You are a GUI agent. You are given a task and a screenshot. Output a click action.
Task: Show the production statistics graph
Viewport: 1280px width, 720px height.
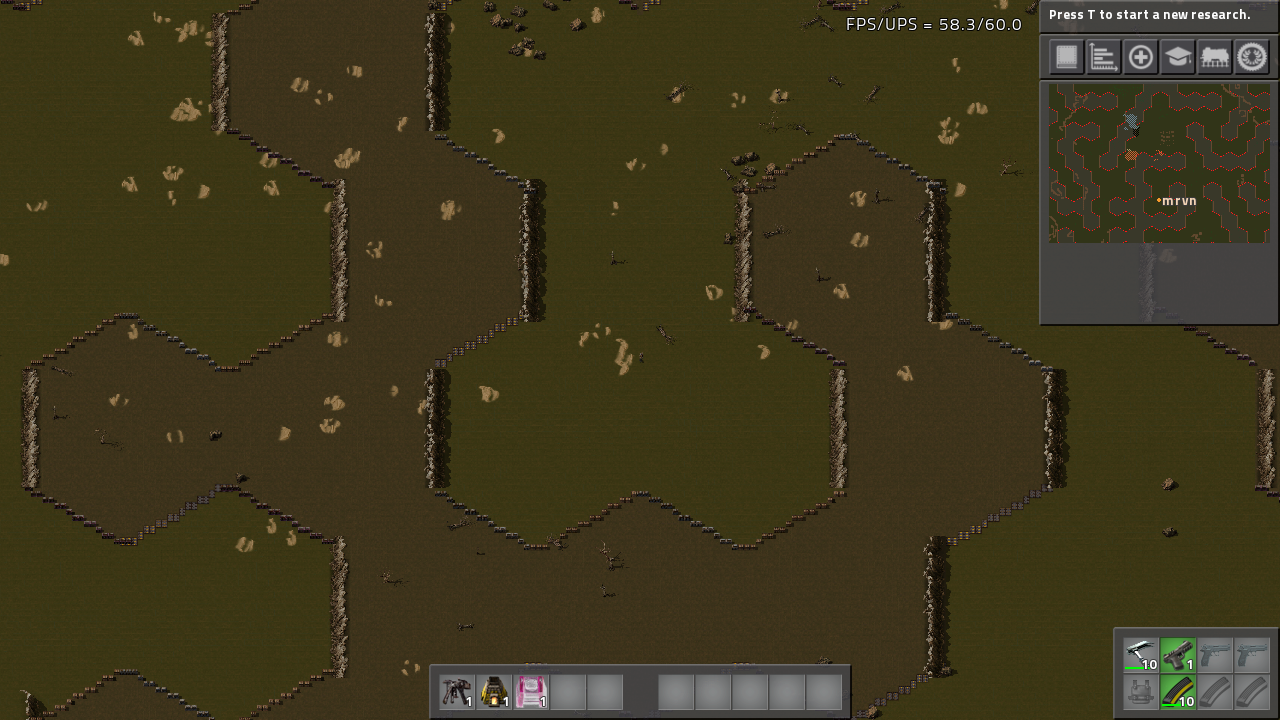[1104, 57]
